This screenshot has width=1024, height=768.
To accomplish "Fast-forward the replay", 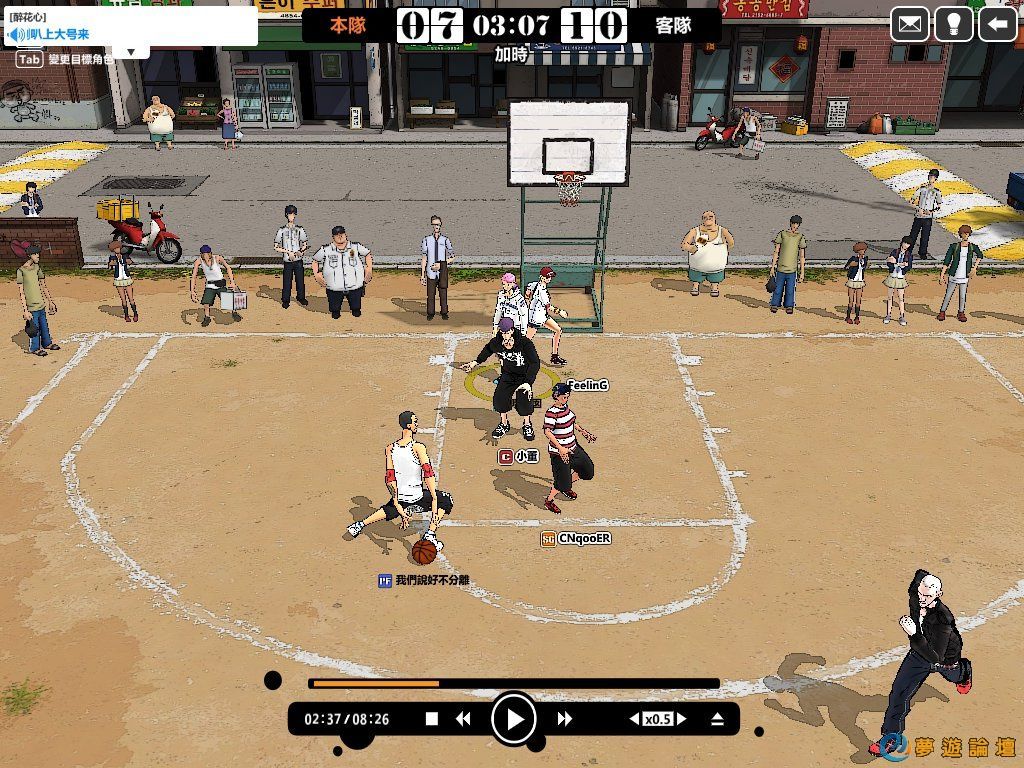I will [x=565, y=718].
